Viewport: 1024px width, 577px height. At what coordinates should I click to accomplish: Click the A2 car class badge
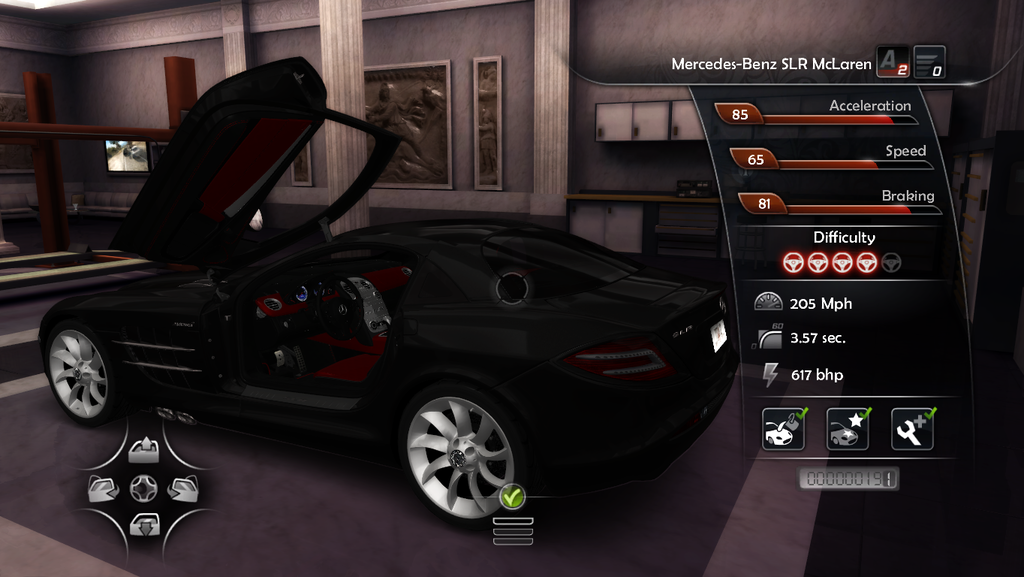coord(892,63)
